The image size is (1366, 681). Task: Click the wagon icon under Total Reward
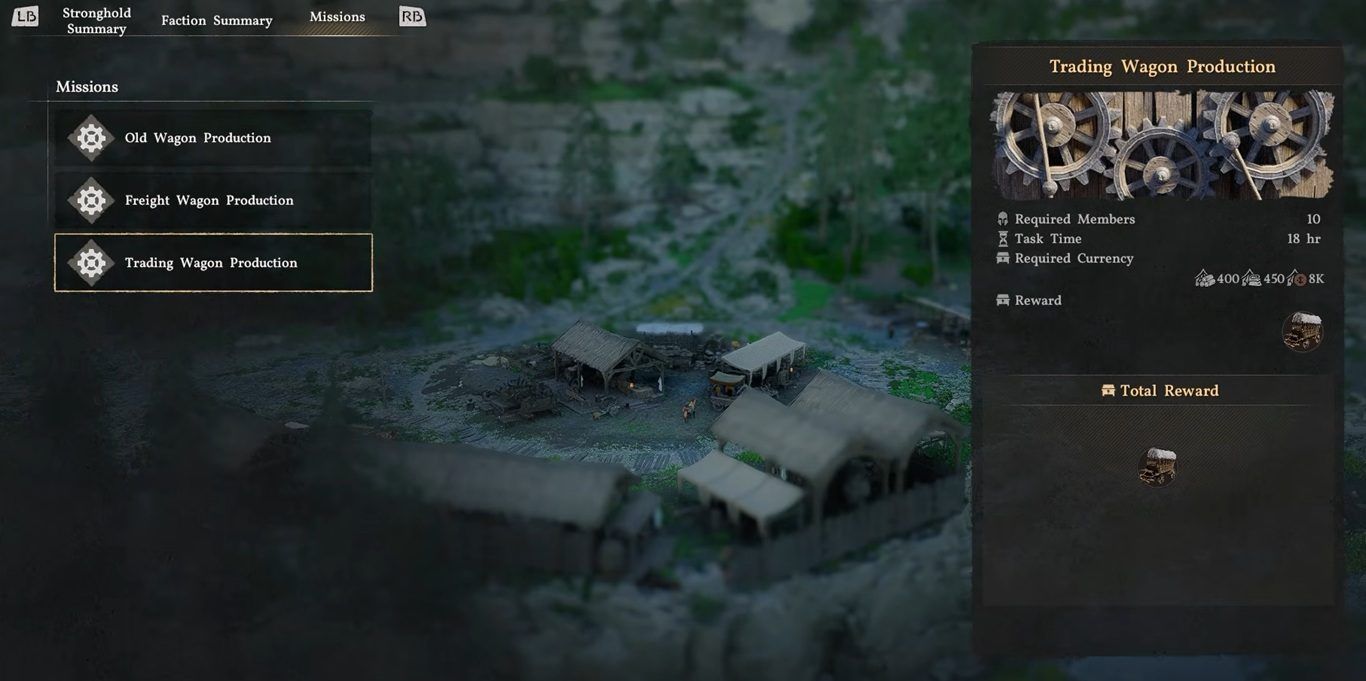click(x=1157, y=466)
